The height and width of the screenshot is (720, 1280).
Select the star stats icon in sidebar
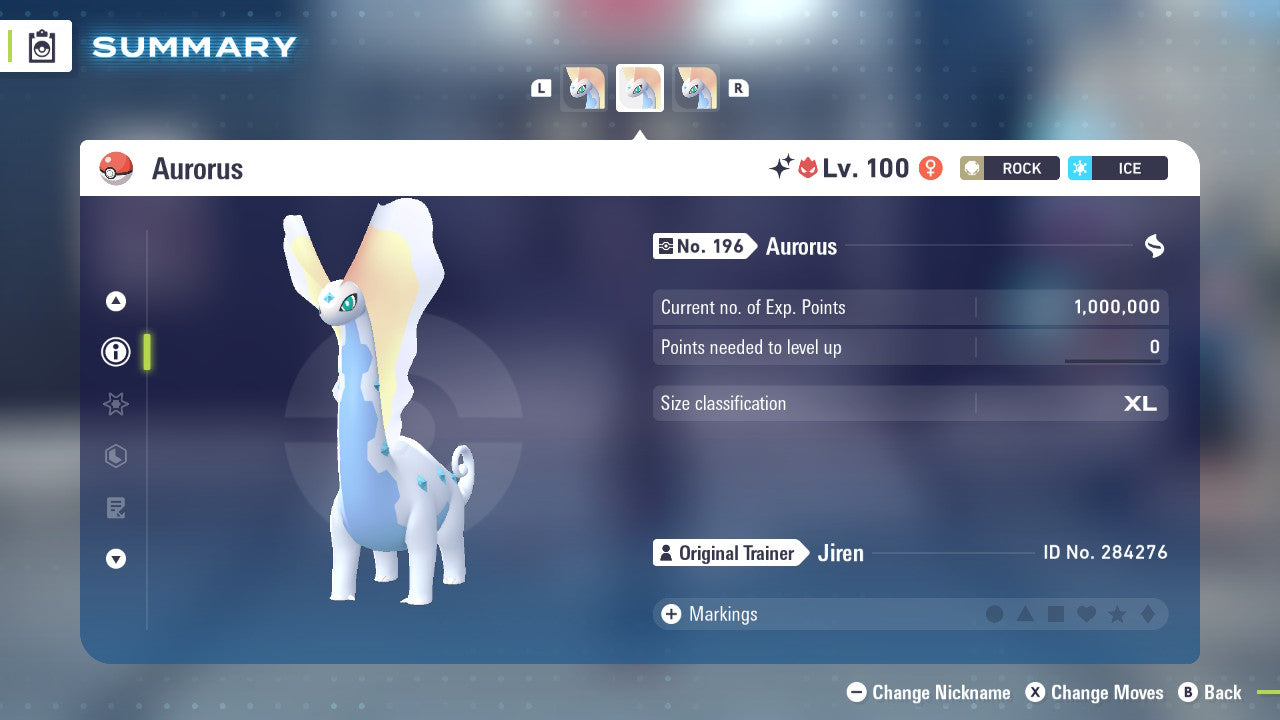(x=116, y=404)
